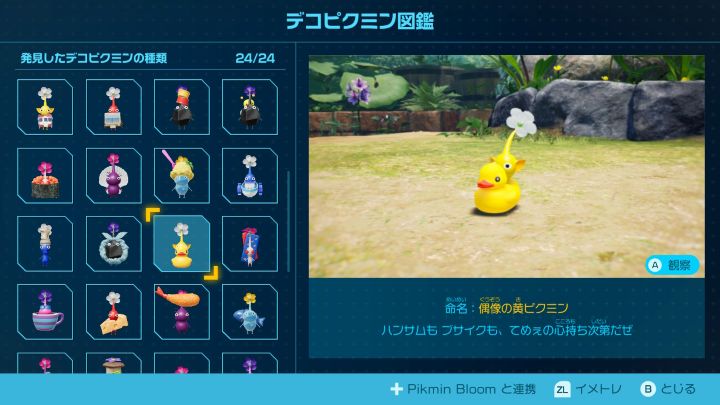Viewport: 720px width, 405px height.
Task: Select the teacup Pikmin tile
Action: point(45,312)
